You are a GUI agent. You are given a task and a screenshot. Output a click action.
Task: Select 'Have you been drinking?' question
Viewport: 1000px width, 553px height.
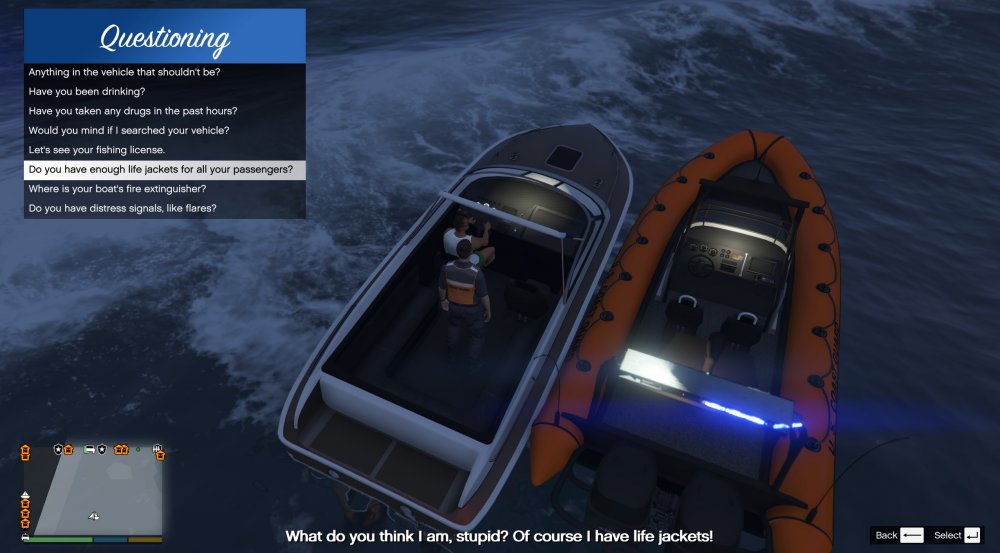coord(87,91)
